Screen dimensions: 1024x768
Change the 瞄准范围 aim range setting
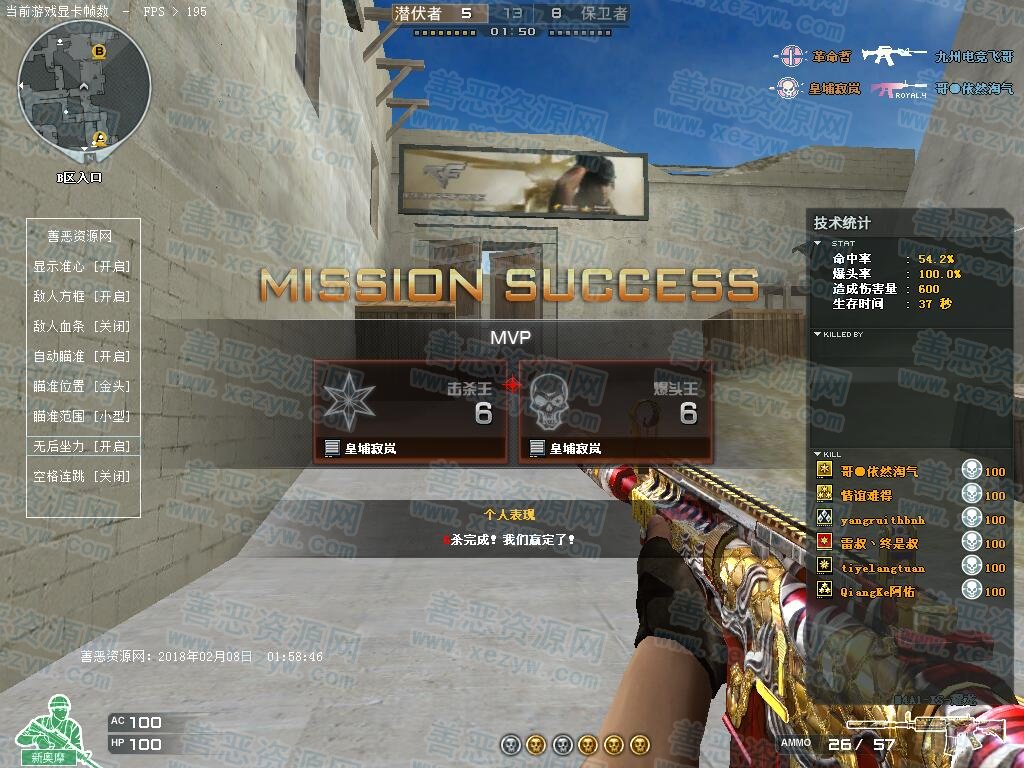82,417
